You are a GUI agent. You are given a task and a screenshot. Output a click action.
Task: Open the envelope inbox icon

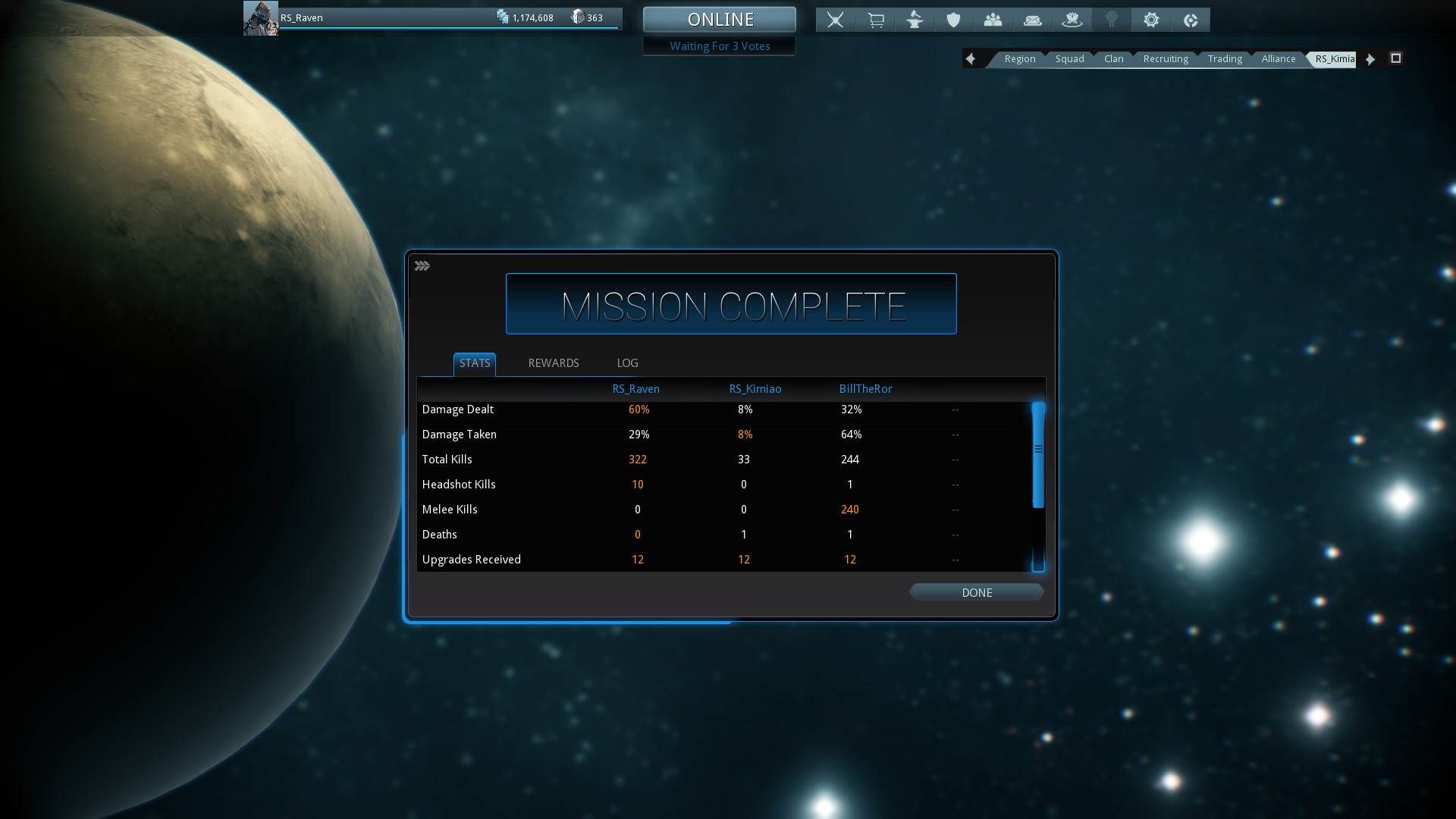[x=1033, y=20]
